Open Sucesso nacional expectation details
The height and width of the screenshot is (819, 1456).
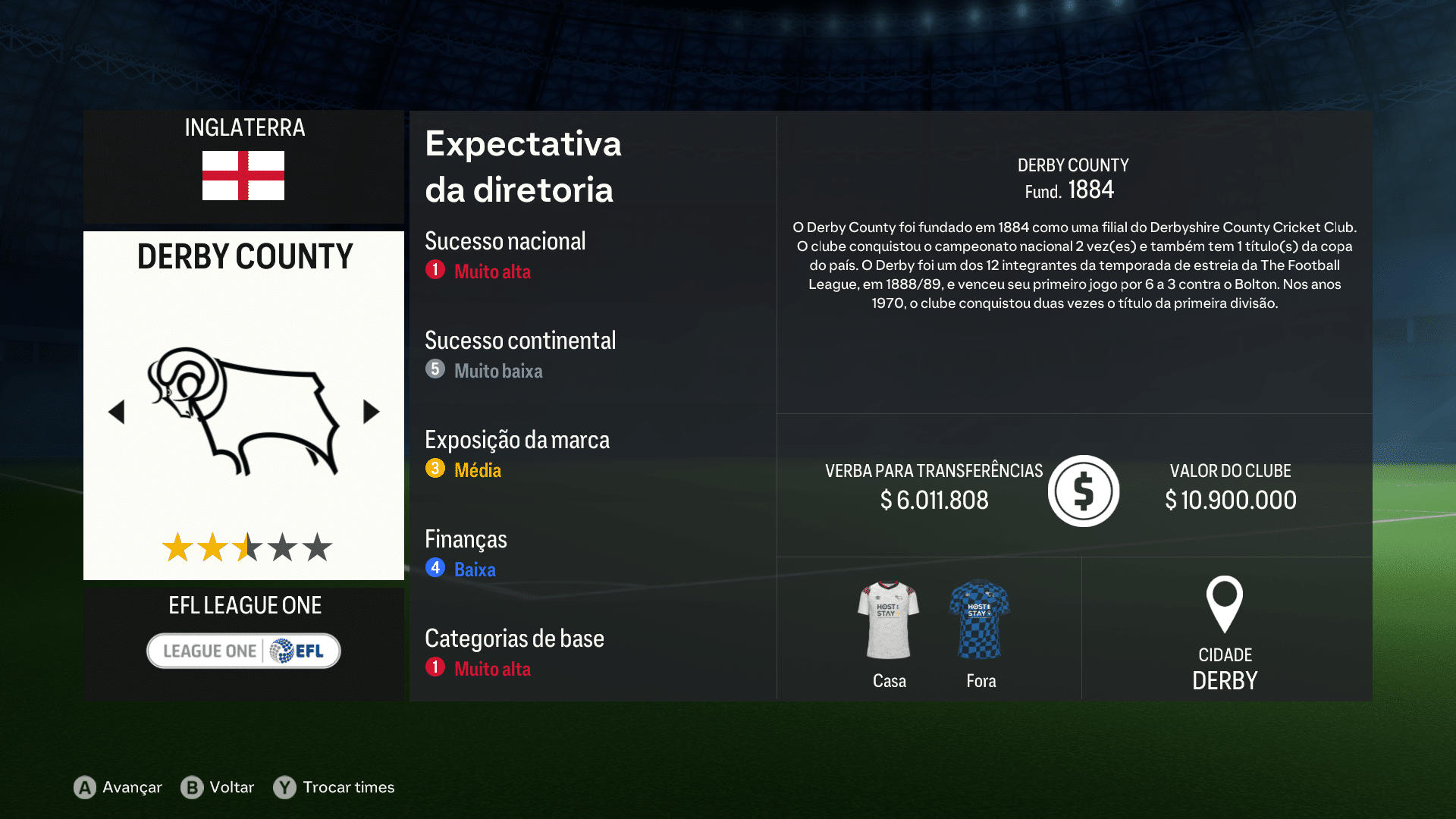point(505,241)
